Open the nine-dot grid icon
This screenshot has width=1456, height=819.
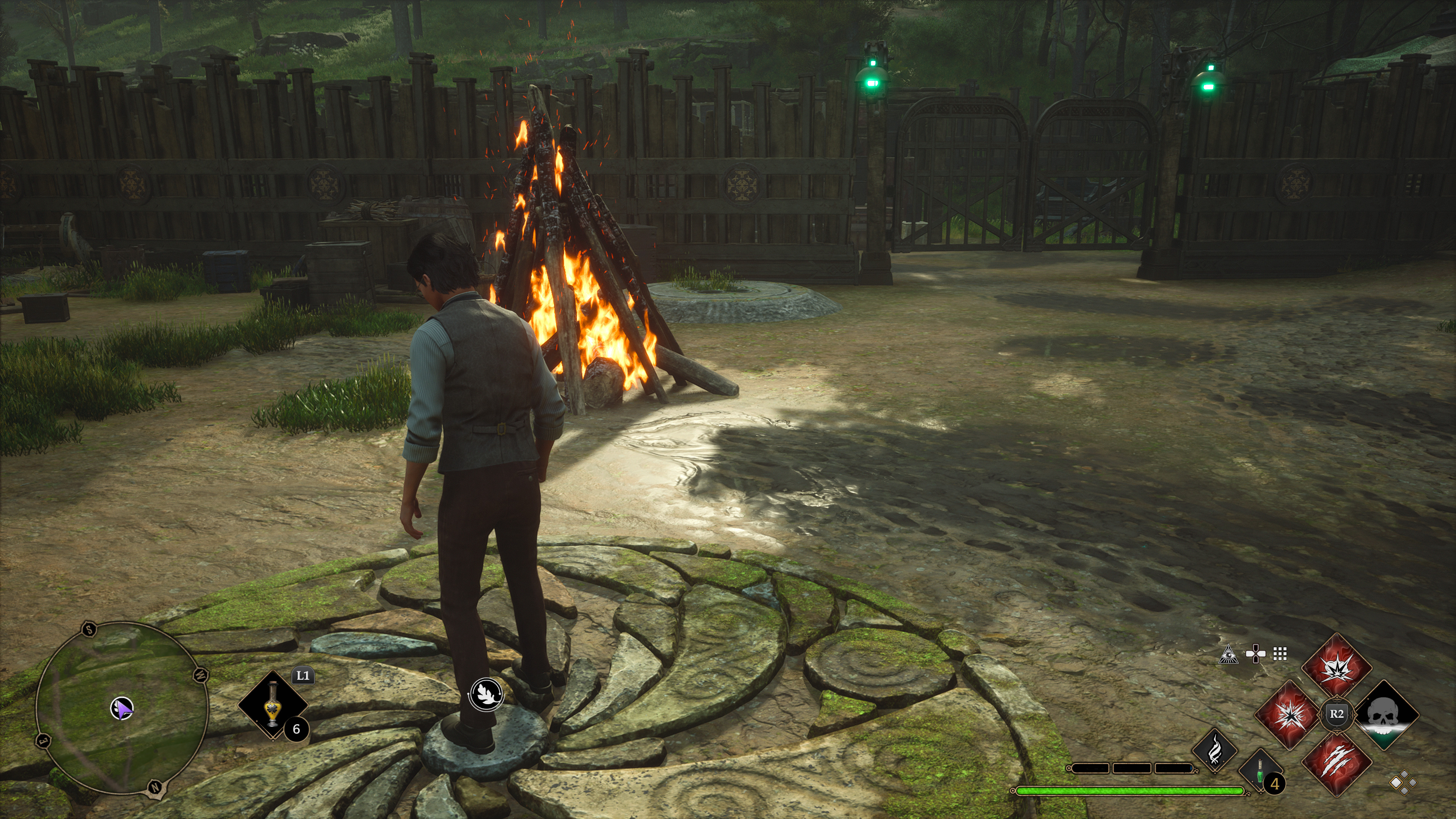(x=1280, y=654)
